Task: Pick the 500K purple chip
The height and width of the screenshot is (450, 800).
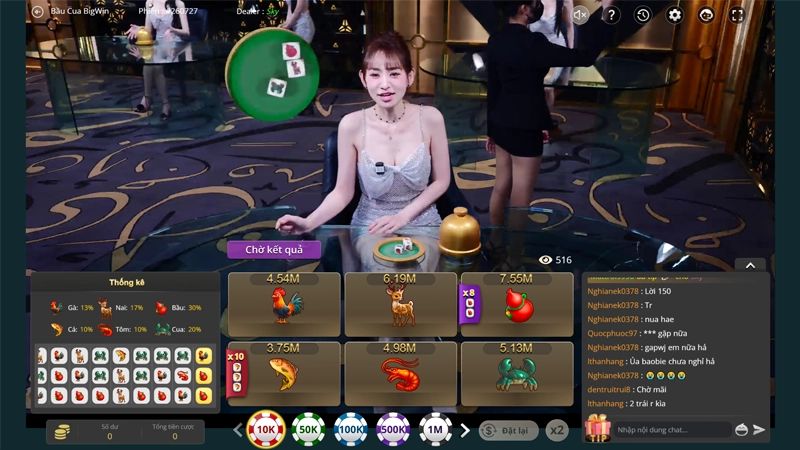Action: click(393, 430)
